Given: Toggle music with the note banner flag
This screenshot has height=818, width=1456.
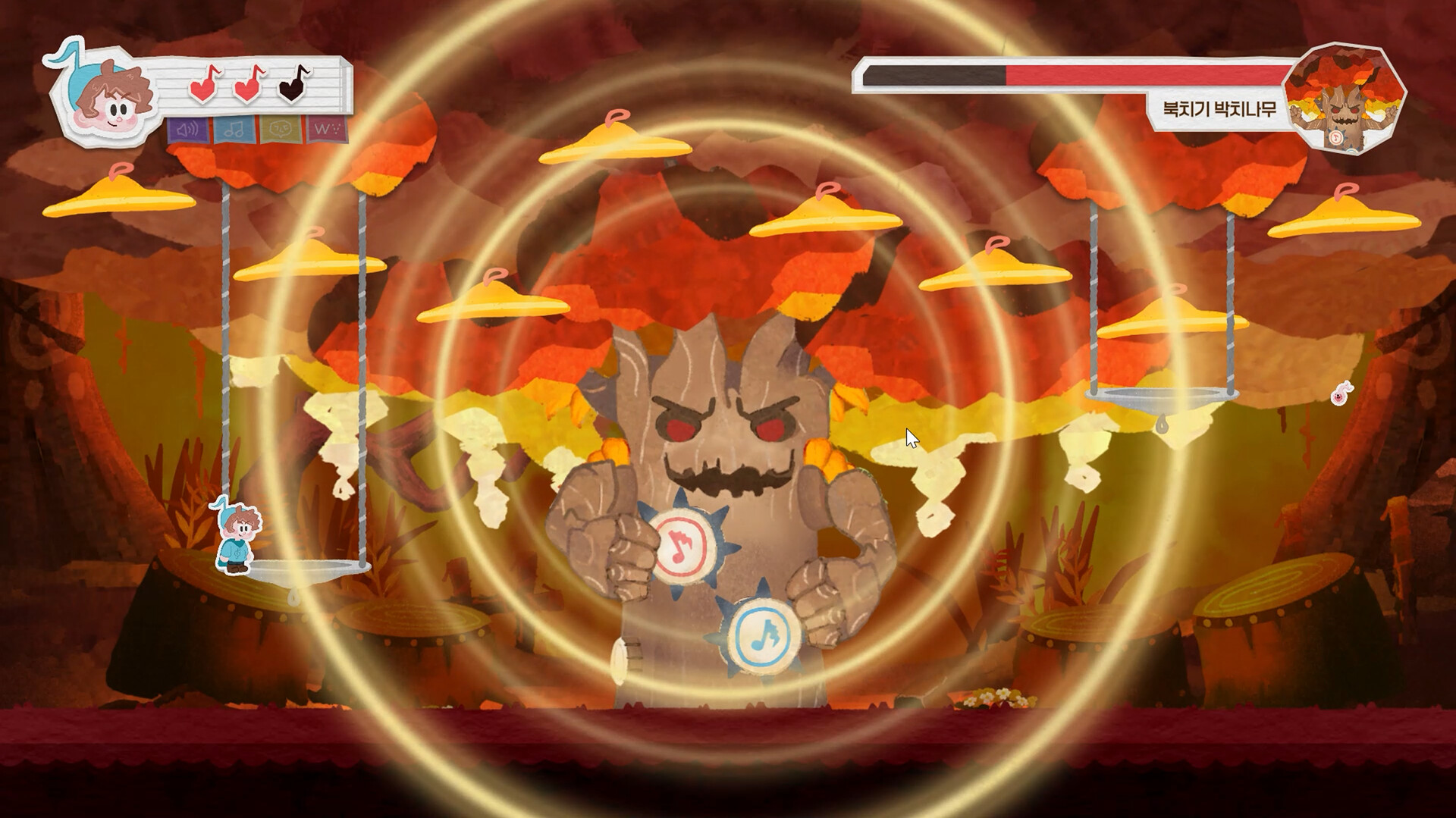Looking at the screenshot, I should tap(234, 129).
